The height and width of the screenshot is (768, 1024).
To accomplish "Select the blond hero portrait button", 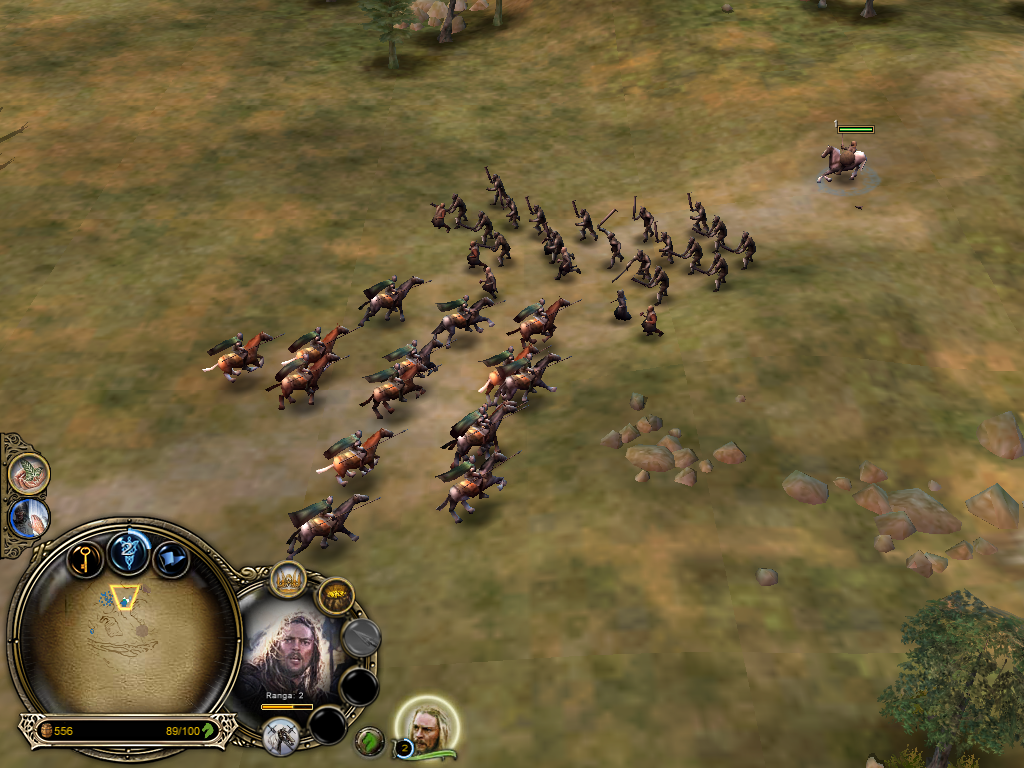I will (x=429, y=729).
